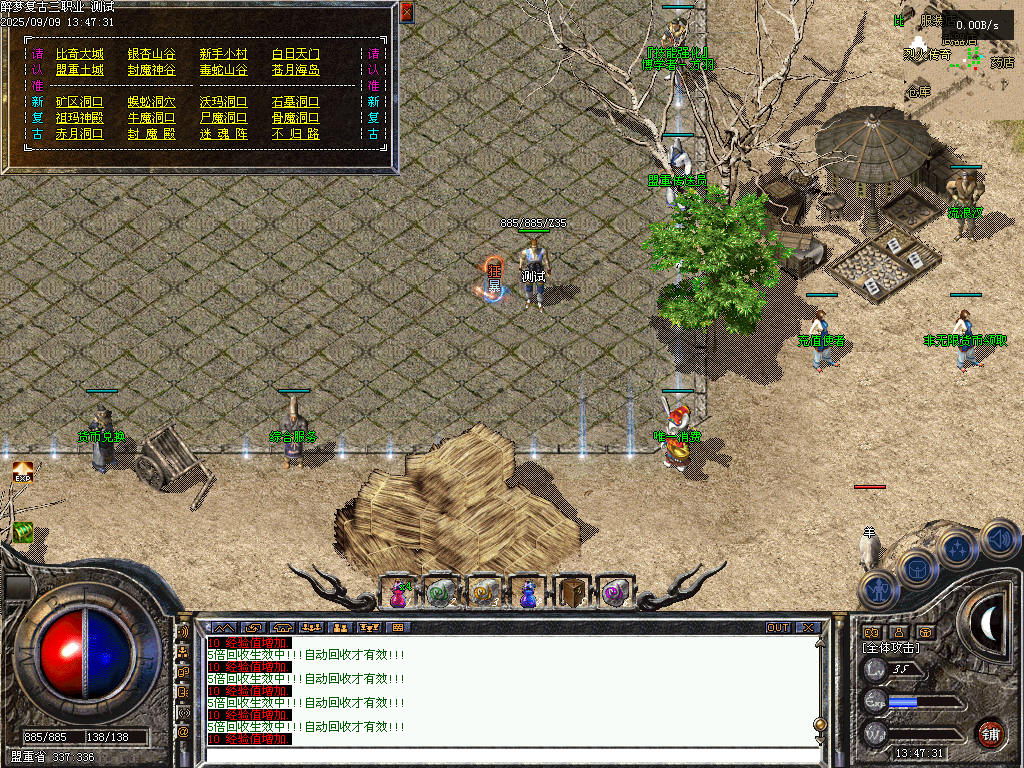Close the chat window with its X button
The image size is (1024, 768).
(807, 628)
